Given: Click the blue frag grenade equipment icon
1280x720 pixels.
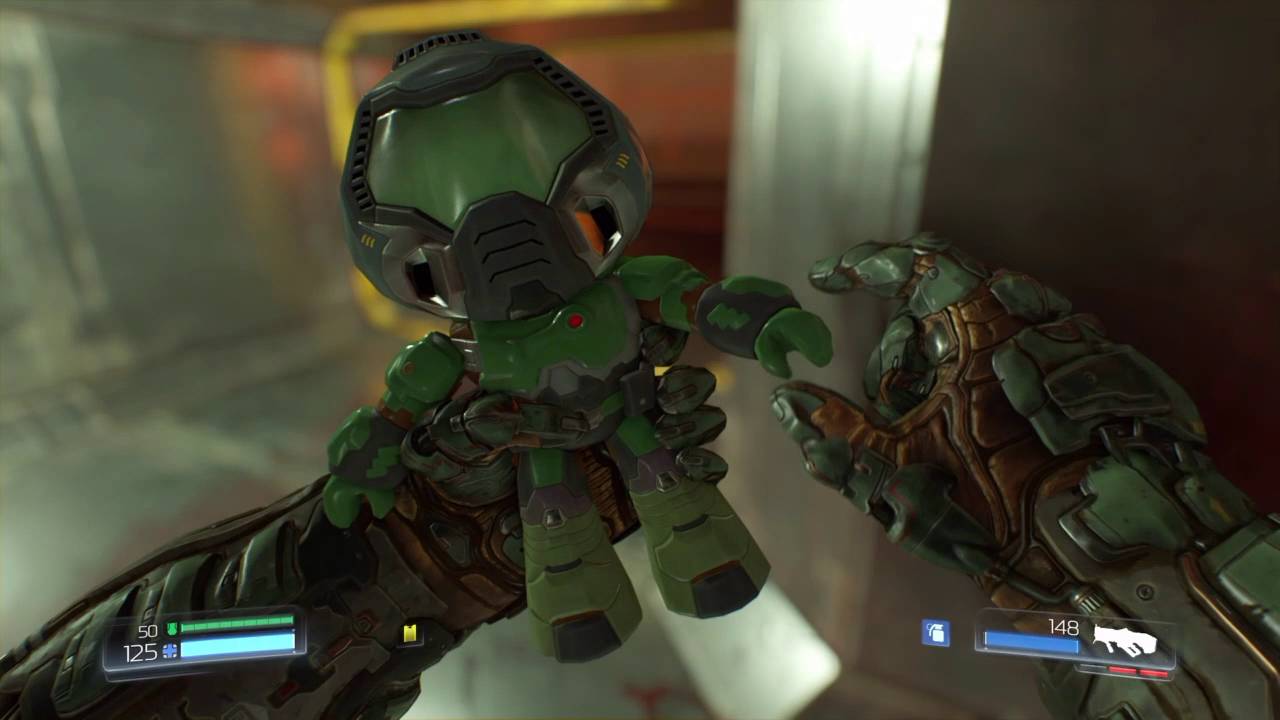Looking at the screenshot, I should click(x=935, y=633).
